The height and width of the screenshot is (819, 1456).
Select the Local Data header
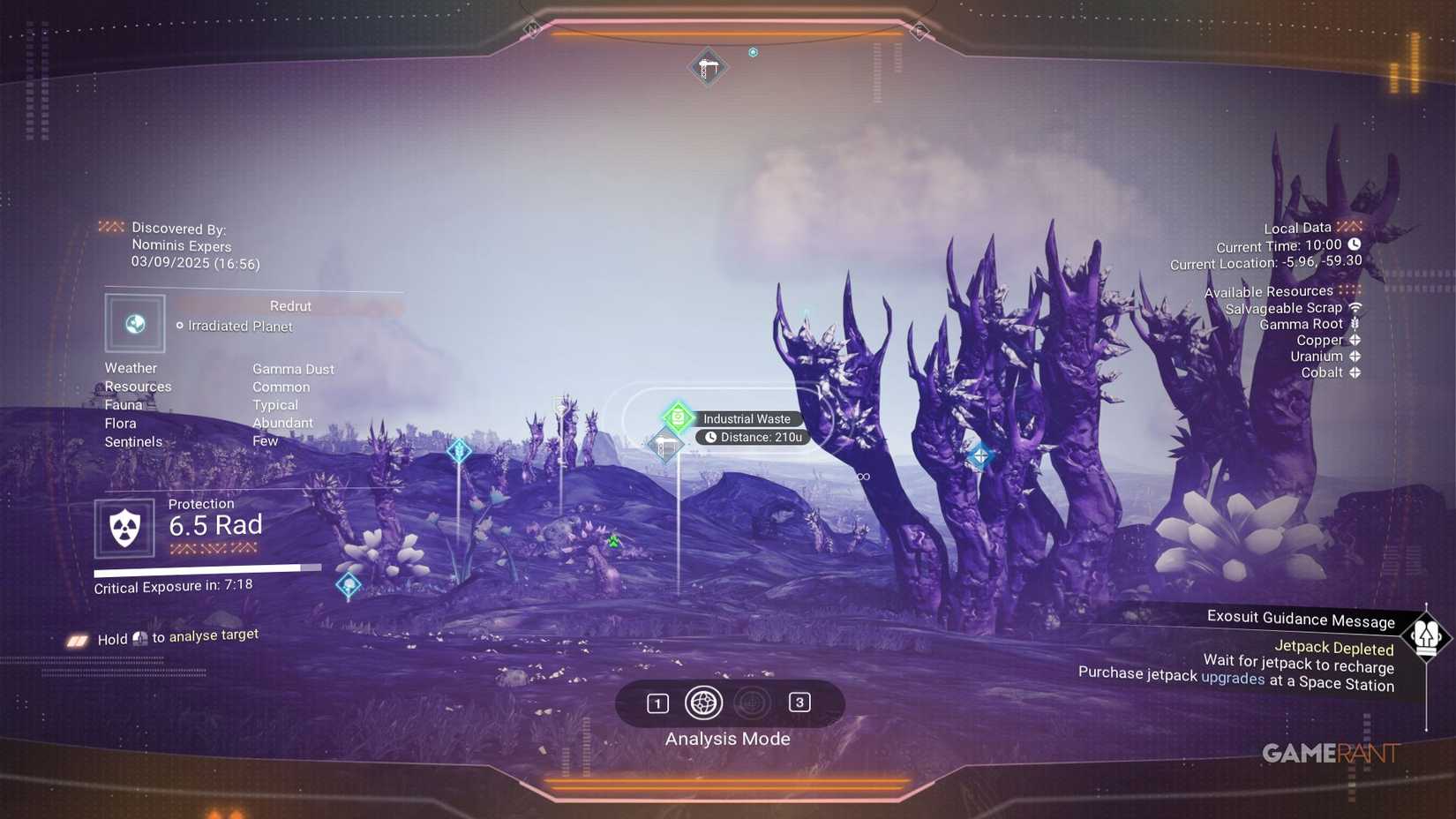tap(1298, 227)
